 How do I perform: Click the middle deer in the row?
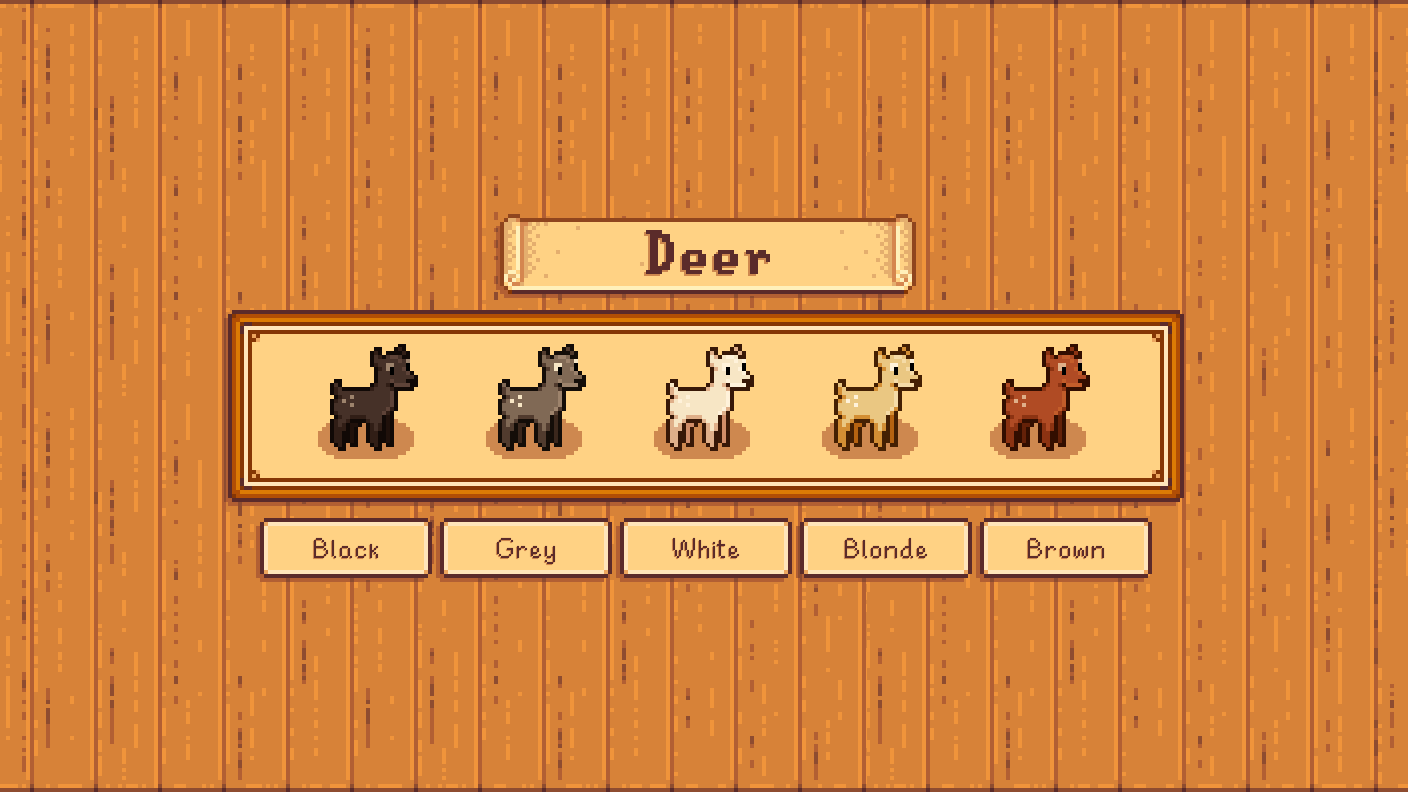[x=703, y=400]
